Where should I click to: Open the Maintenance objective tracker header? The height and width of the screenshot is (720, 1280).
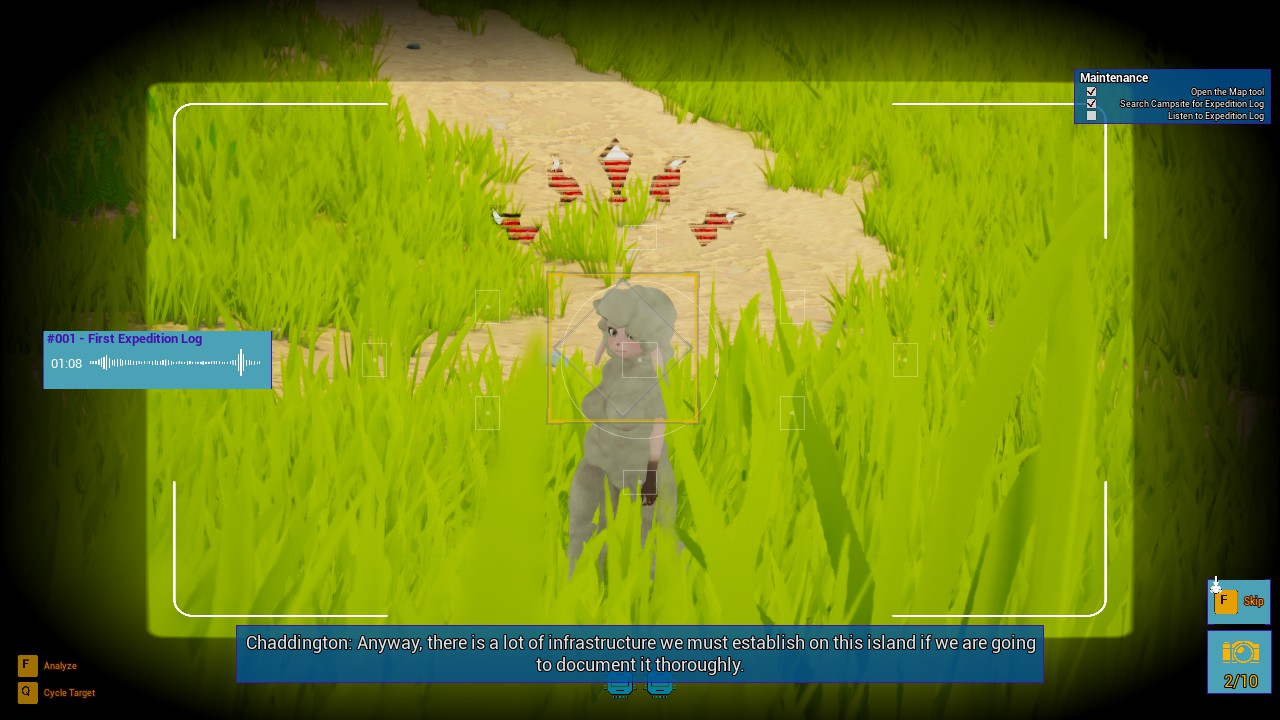(x=1114, y=78)
